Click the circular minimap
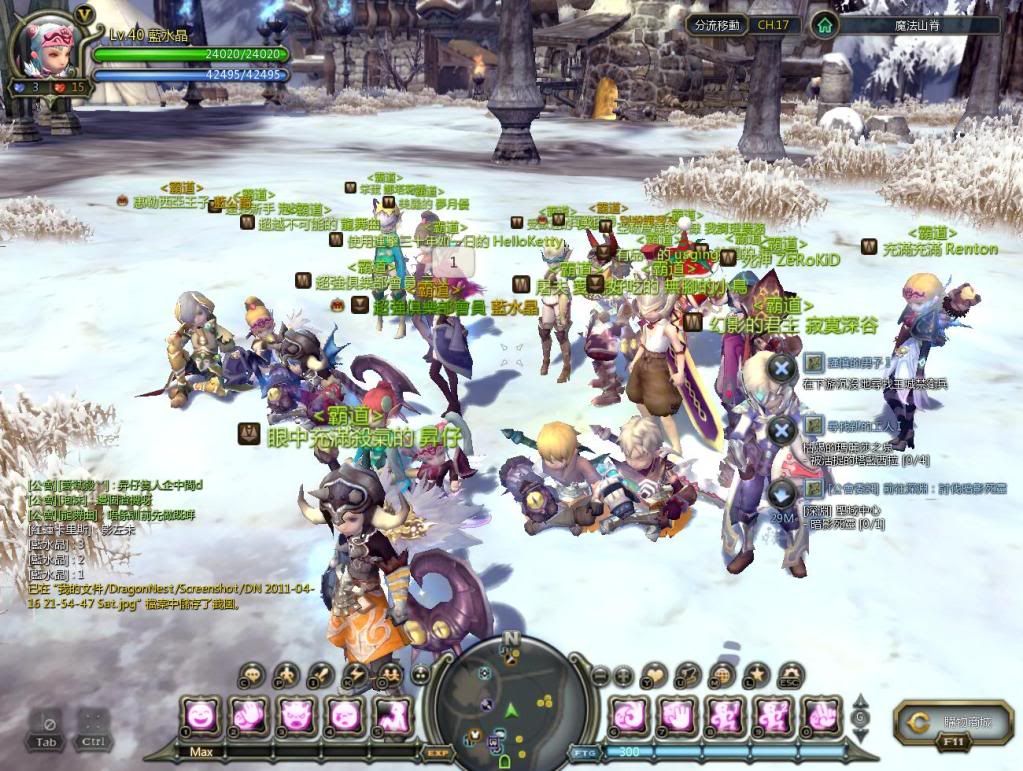Viewport: 1023px width, 771px height. [x=511, y=700]
